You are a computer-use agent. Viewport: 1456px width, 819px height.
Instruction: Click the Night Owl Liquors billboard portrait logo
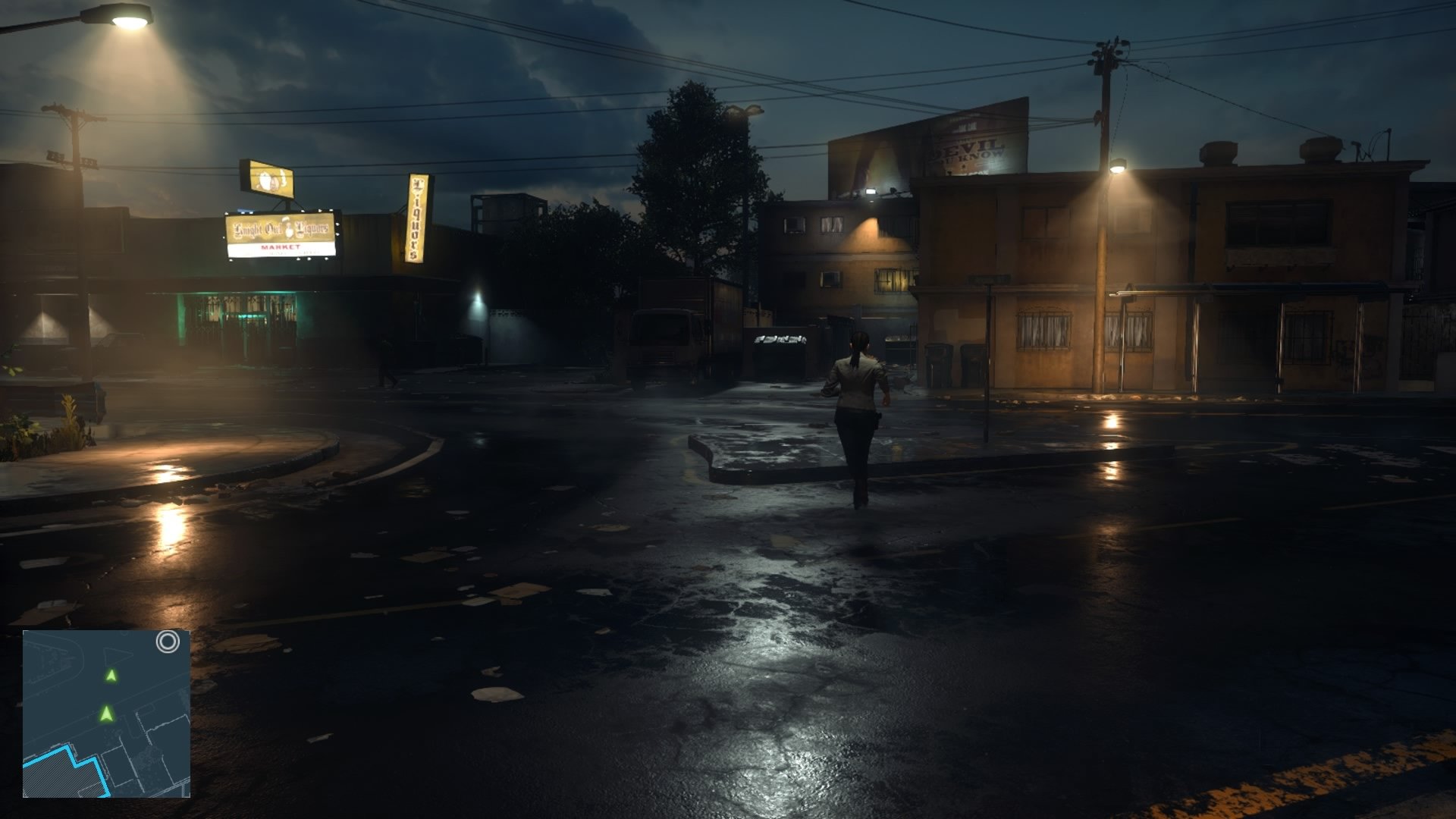click(267, 180)
